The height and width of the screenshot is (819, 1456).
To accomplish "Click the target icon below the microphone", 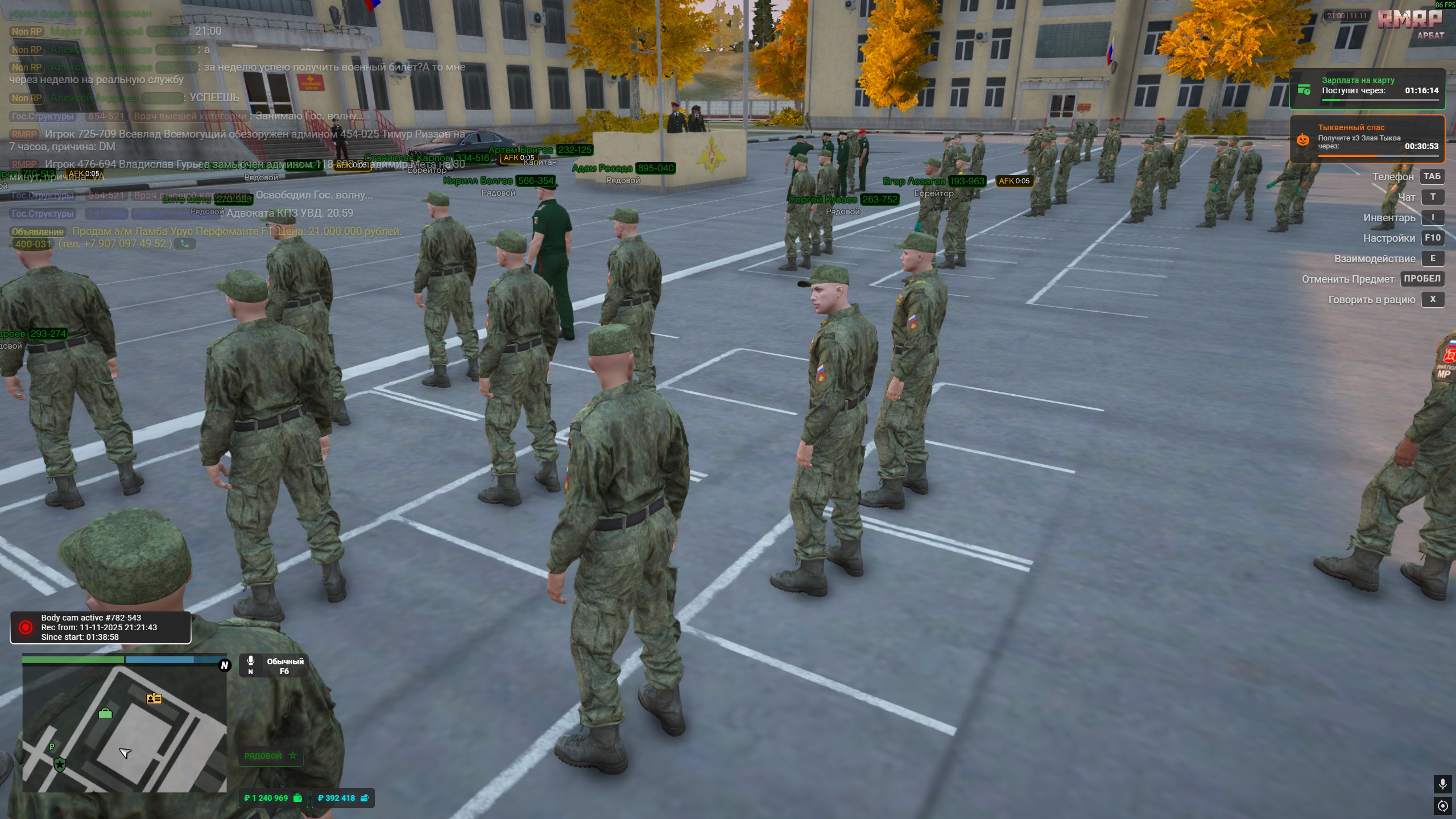I will pyautogui.click(x=1442, y=805).
